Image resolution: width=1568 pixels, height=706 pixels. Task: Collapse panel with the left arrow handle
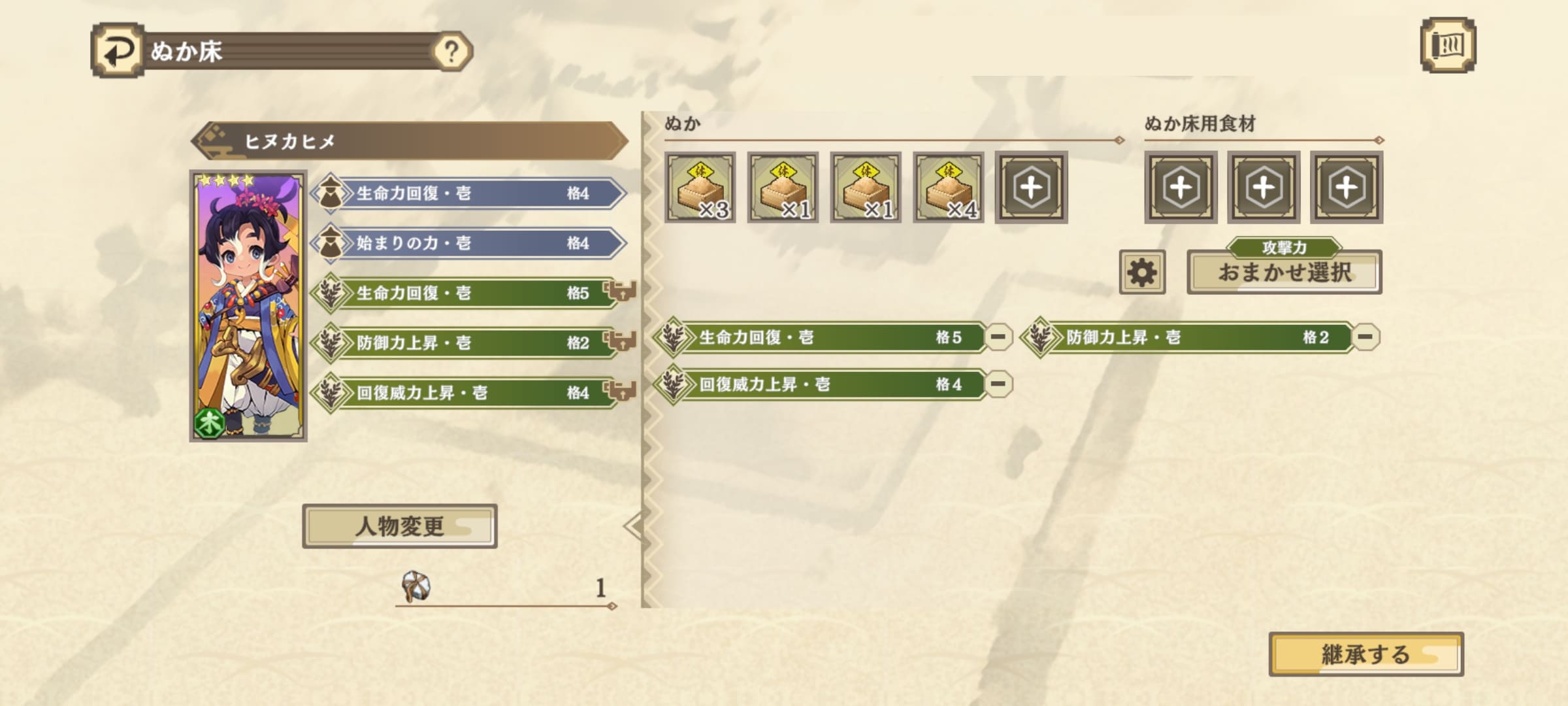(632, 526)
